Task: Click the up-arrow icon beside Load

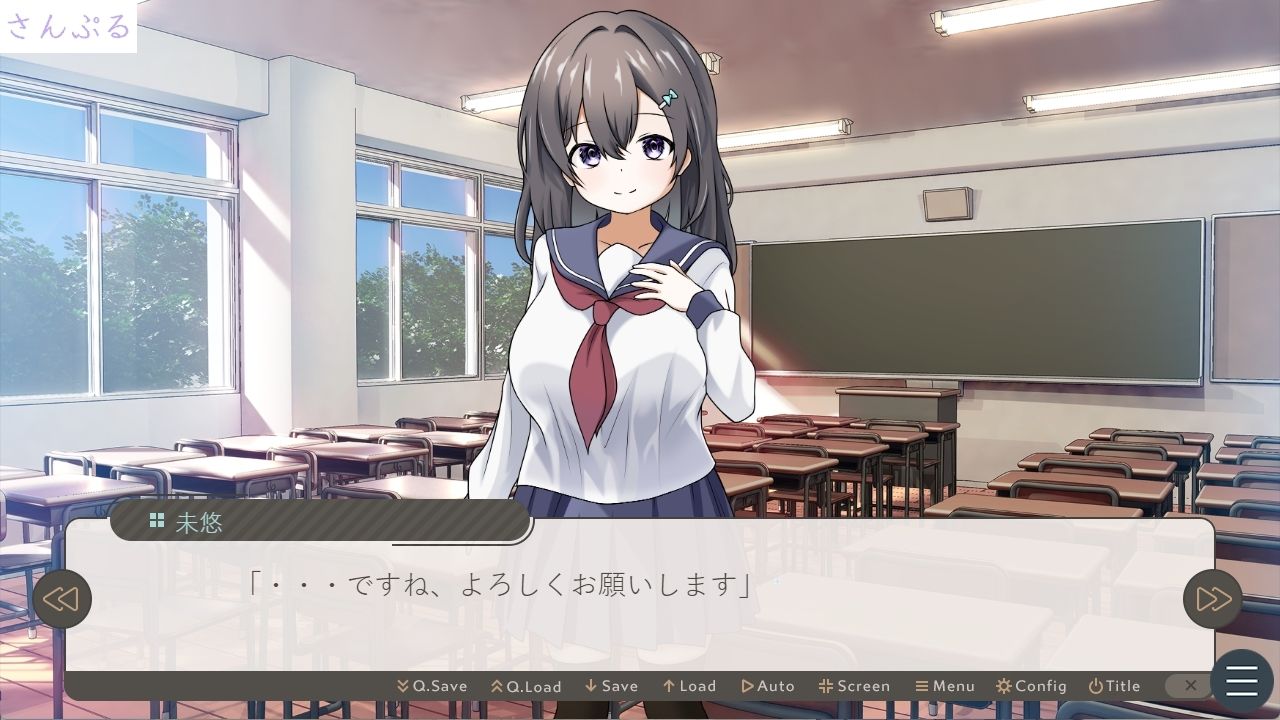Action: [667, 686]
